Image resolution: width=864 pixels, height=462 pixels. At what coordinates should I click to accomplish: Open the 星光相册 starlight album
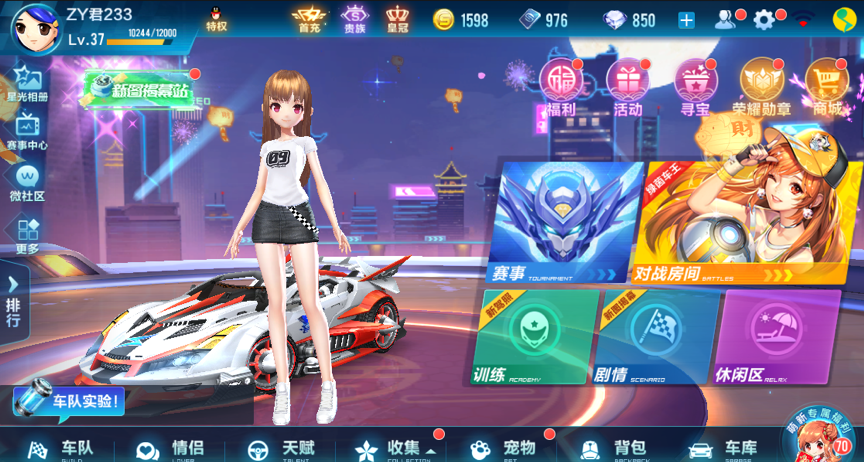pos(27,84)
